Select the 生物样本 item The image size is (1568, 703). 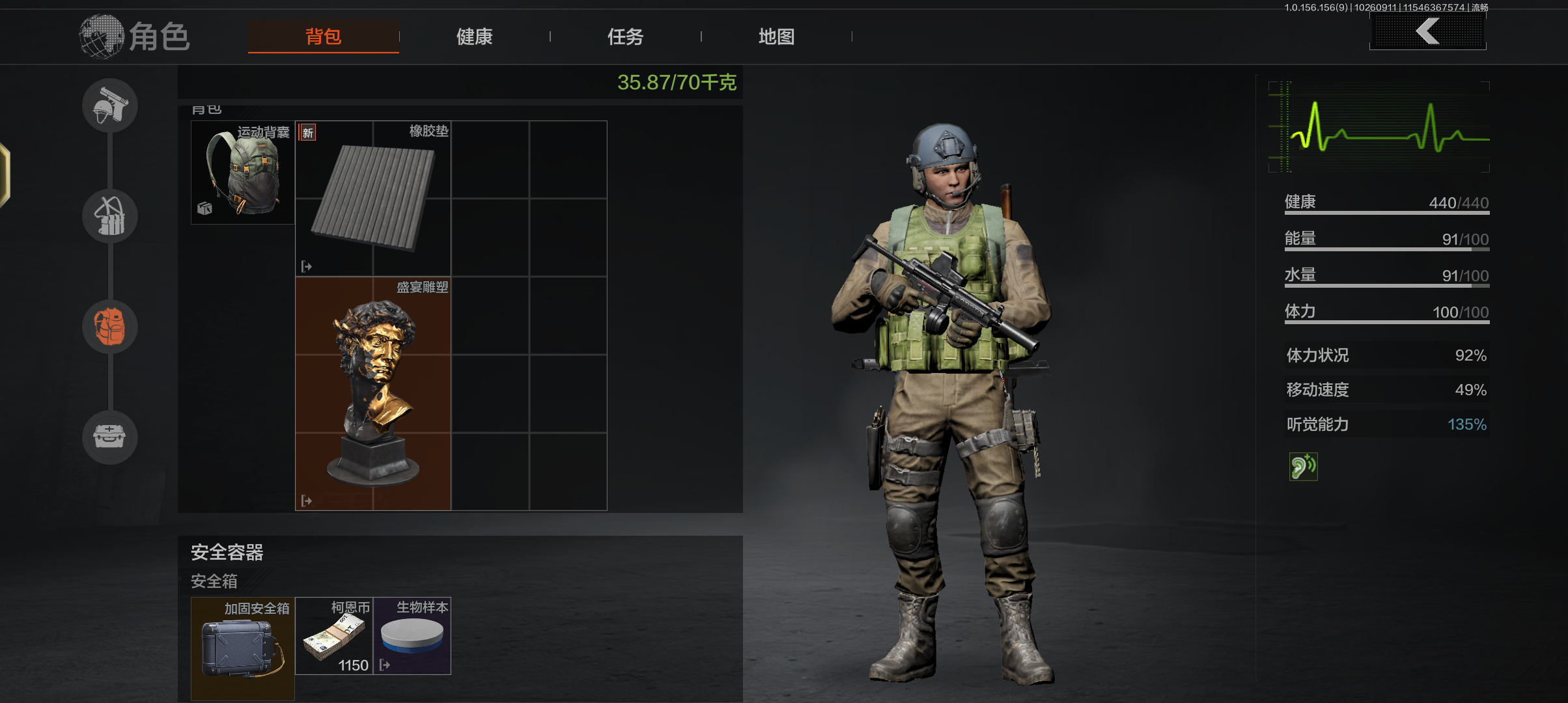click(412, 636)
